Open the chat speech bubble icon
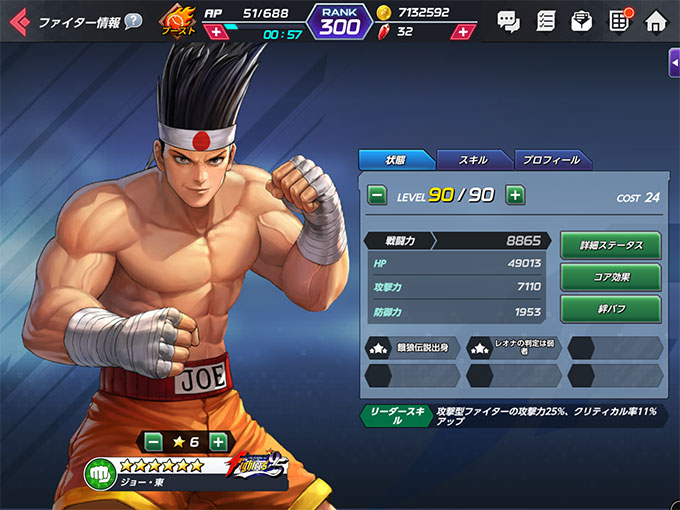The image size is (680, 510). pyautogui.click(x=508, y=20)
